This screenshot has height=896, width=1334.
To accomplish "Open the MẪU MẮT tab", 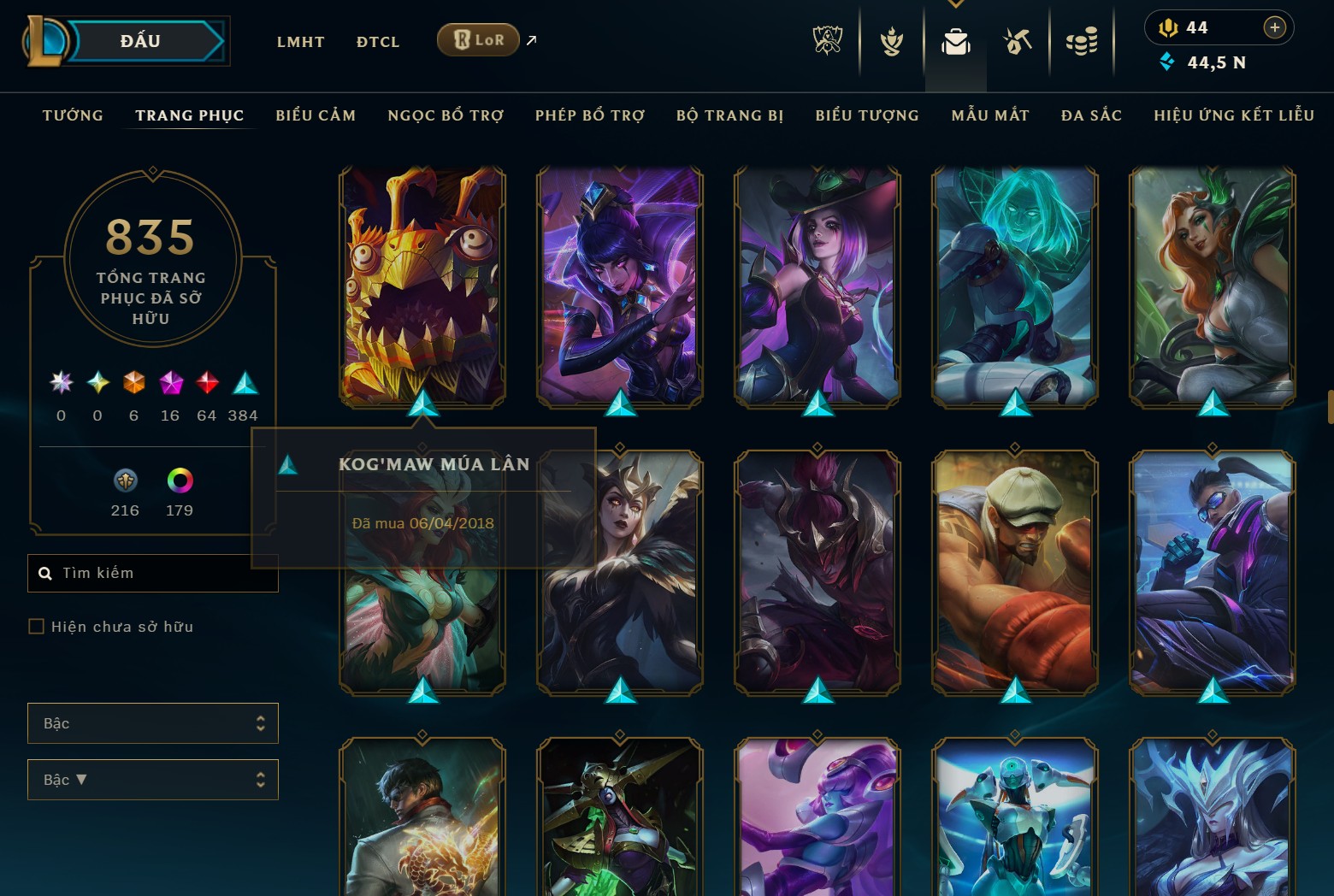I will click(989, 115).
